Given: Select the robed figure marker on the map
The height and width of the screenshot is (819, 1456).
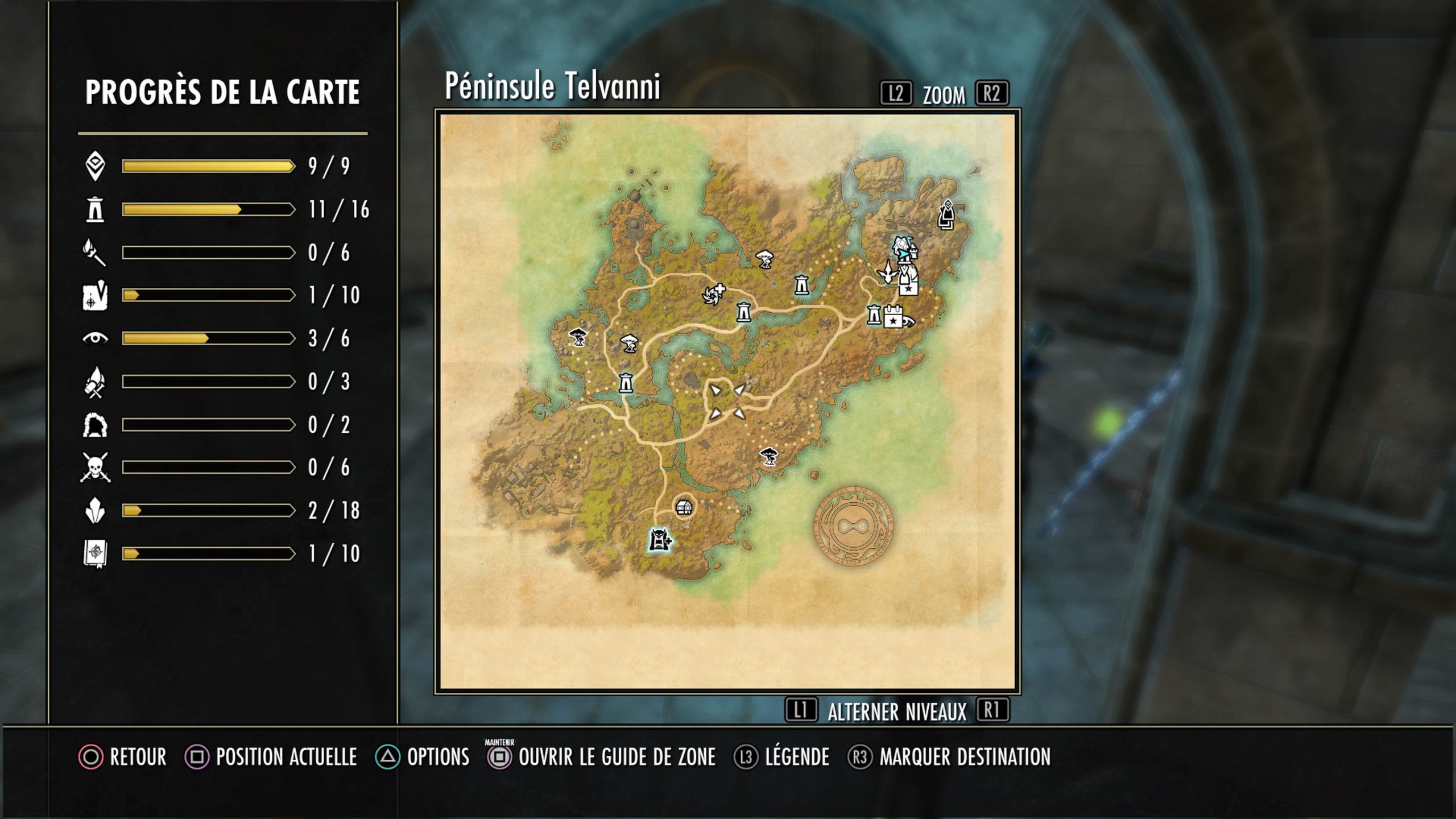Looking at the screenshot, I should point(946,214).
